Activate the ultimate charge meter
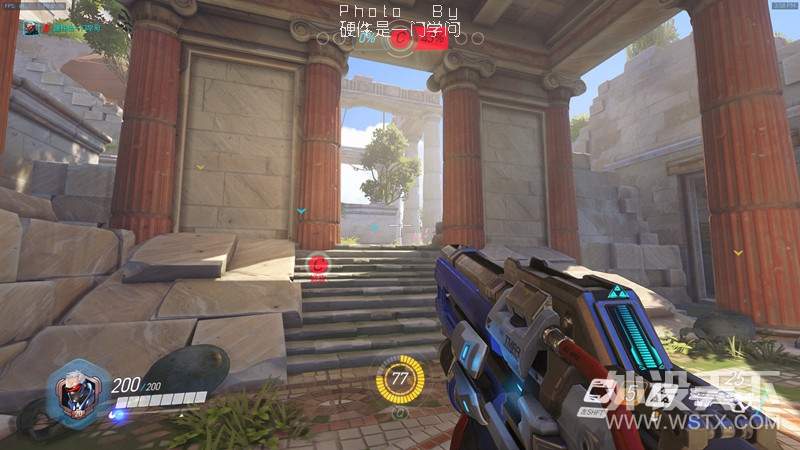Screen dimensions: 800x450 [x=400, y=379]
